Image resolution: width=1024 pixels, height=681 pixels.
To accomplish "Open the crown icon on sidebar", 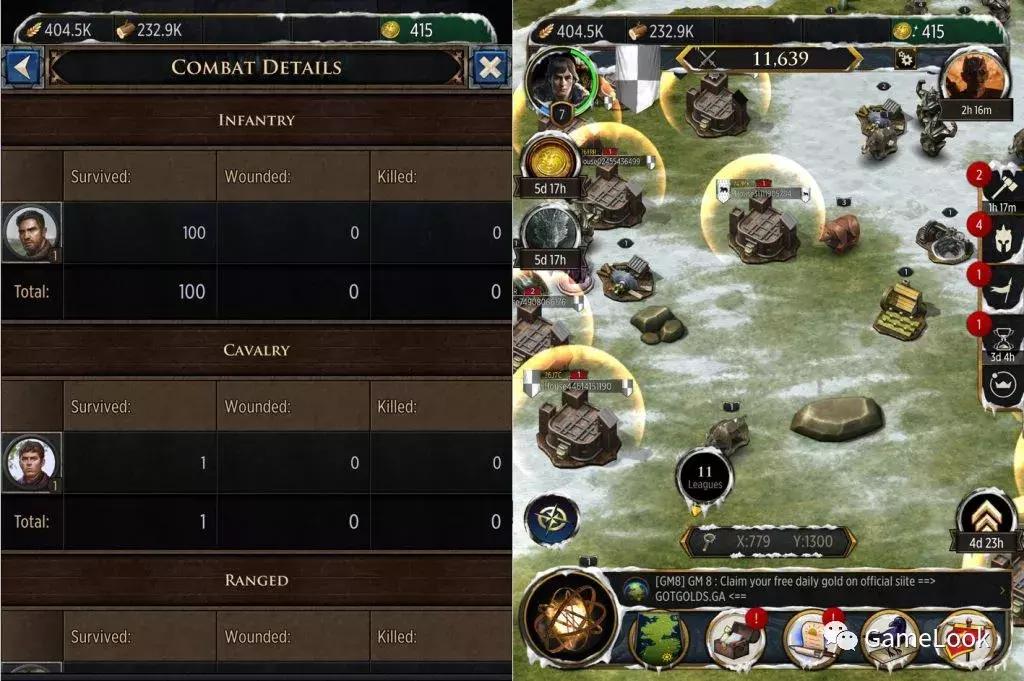I will coord(1000,382).
